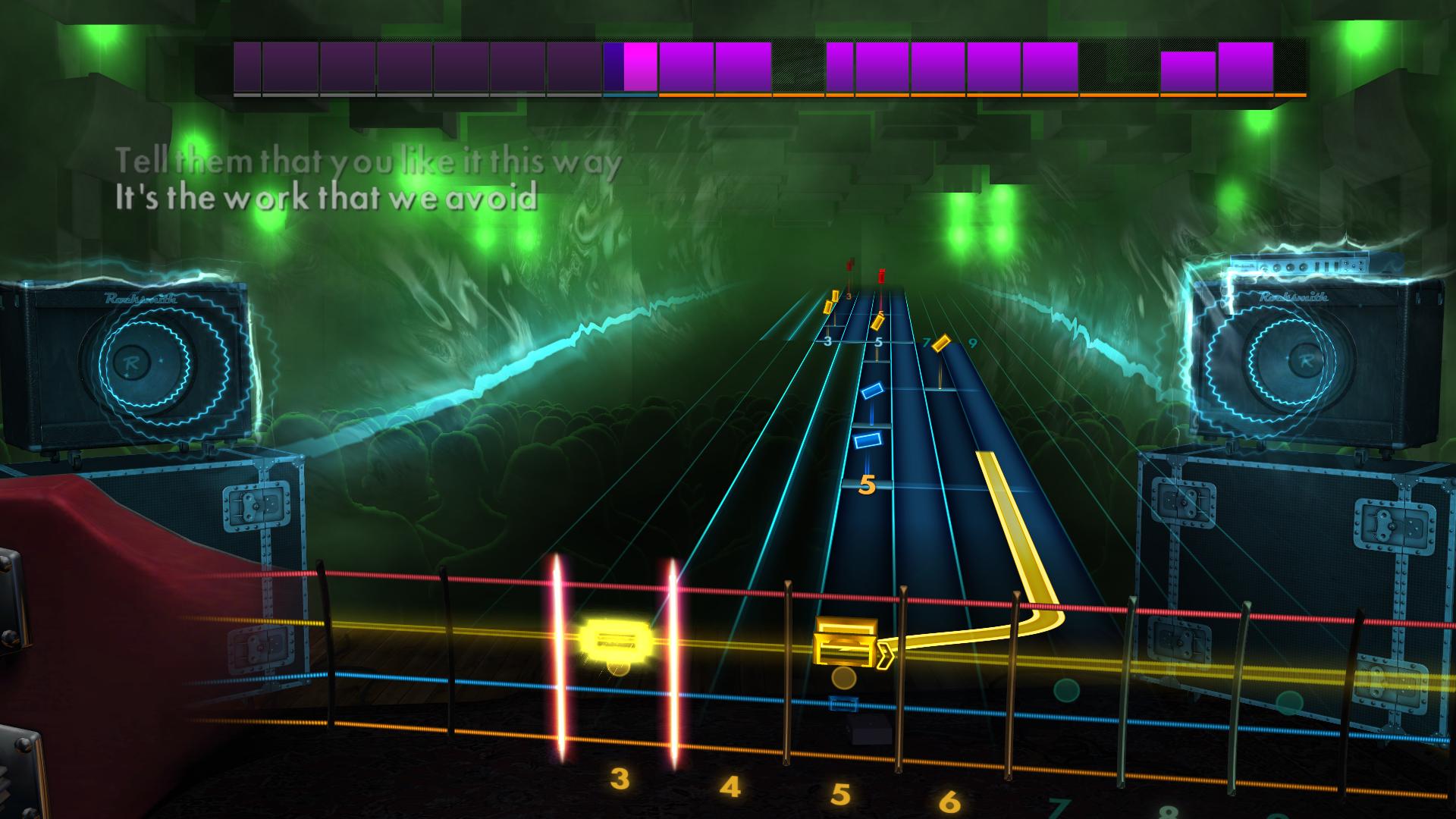This screenshot has height=819, width=1456.
Task: Click the large orange fret number 5
Action: 868,485
